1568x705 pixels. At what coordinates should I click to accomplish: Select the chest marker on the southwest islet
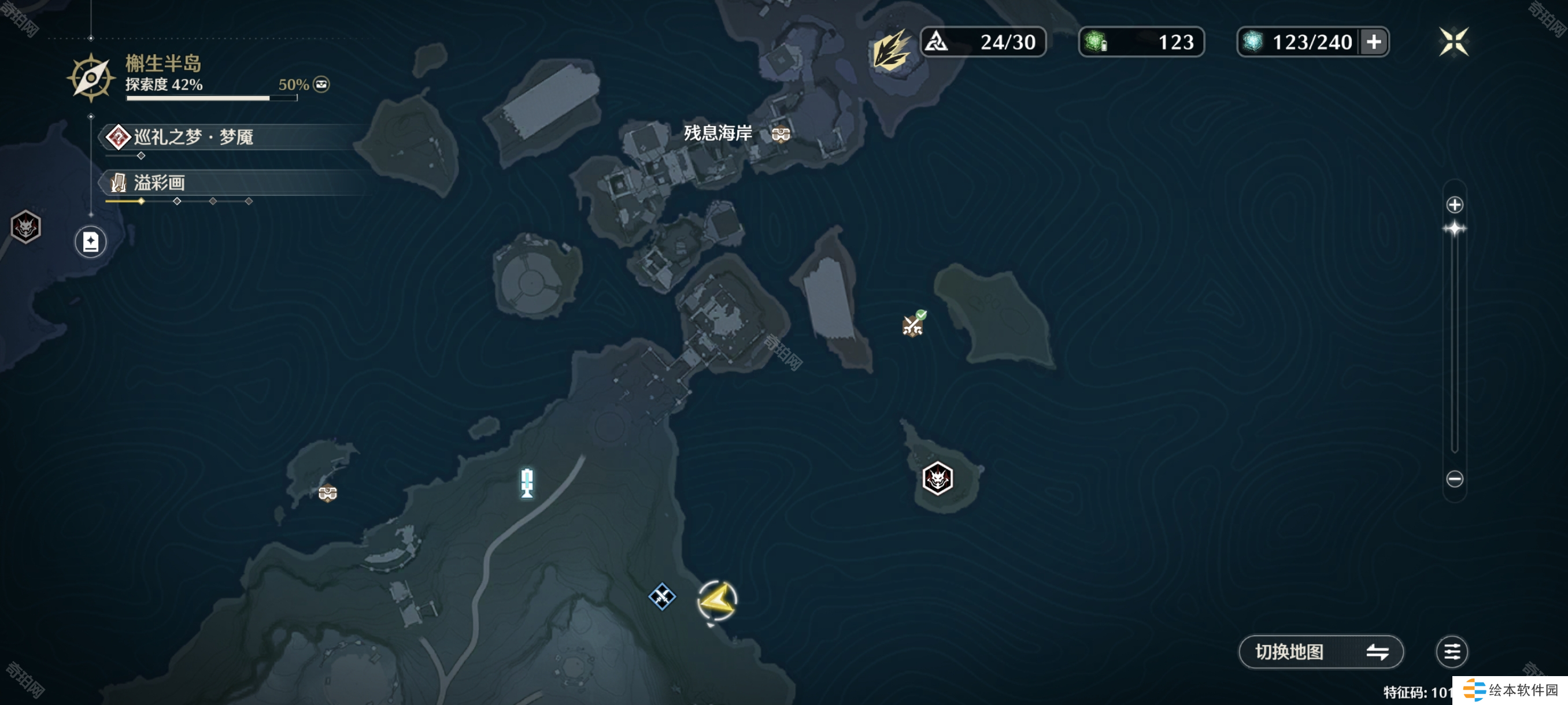pos(327,492)
